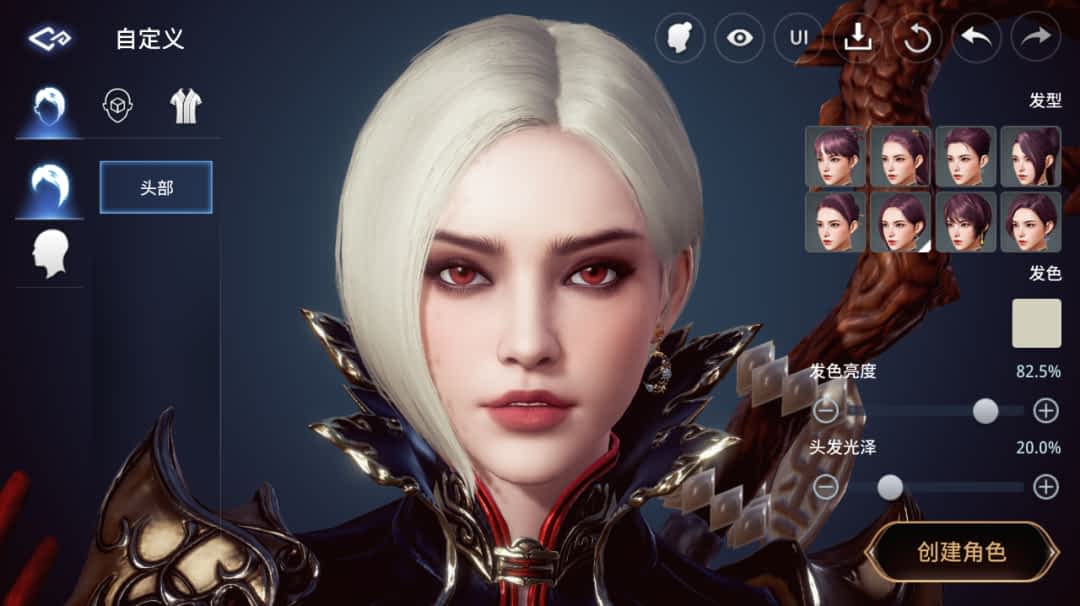Open the 发色 hair color swatch
Viewport: 1080px width, 606px height.
(1036, 323)
